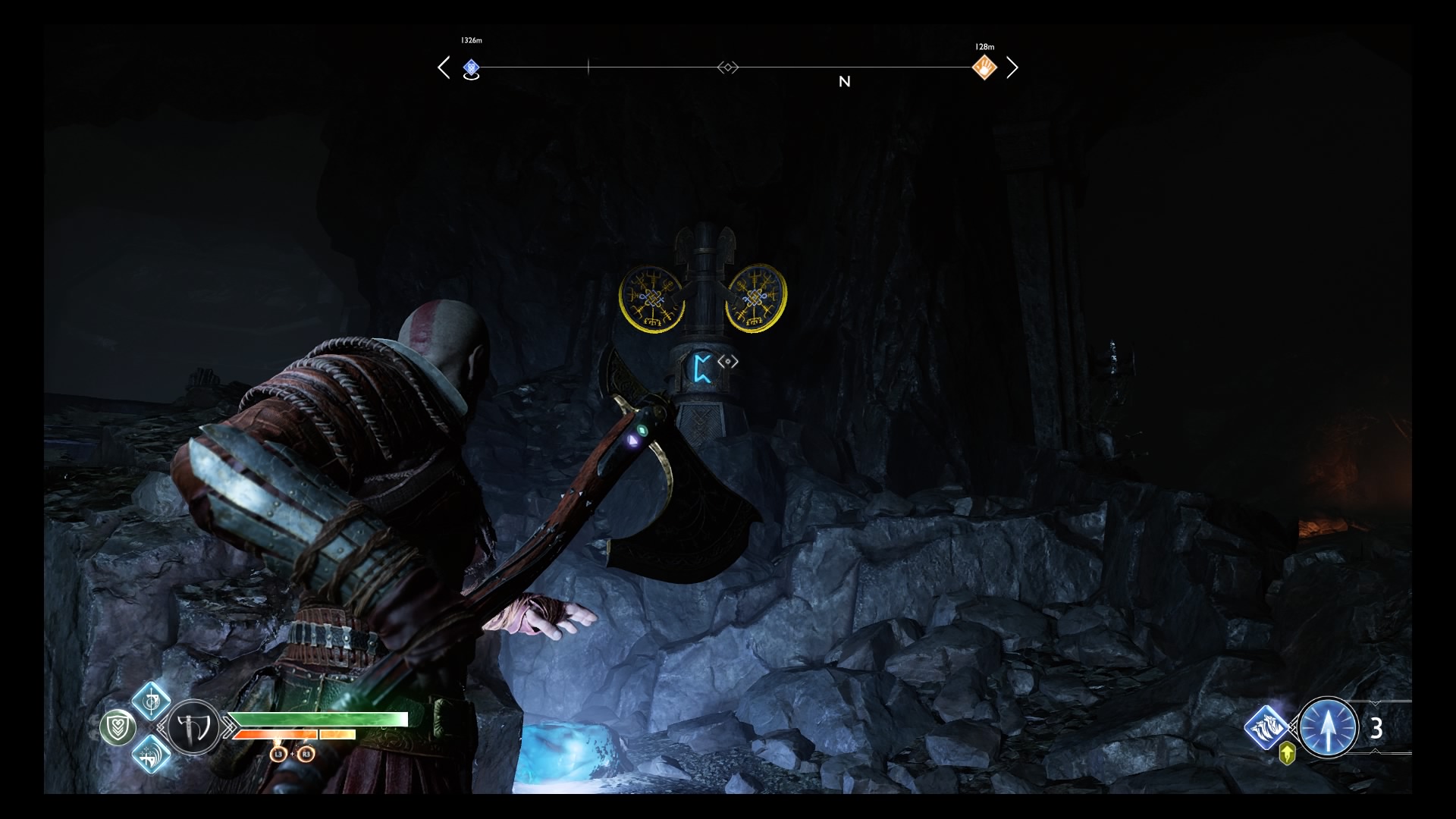Click the arrow count number 3
The height and width of the screenshot is (819, 1456).
1376,728
